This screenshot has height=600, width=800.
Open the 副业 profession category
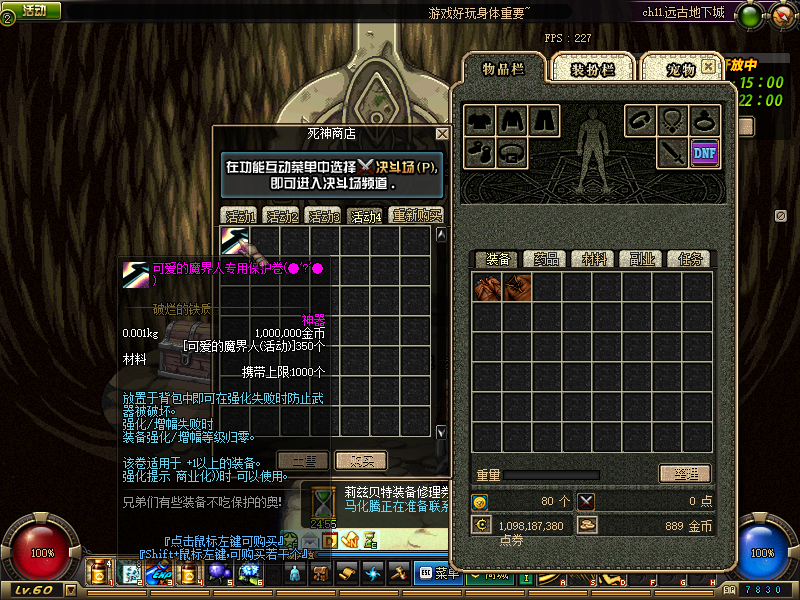click(x=642, y=259)
